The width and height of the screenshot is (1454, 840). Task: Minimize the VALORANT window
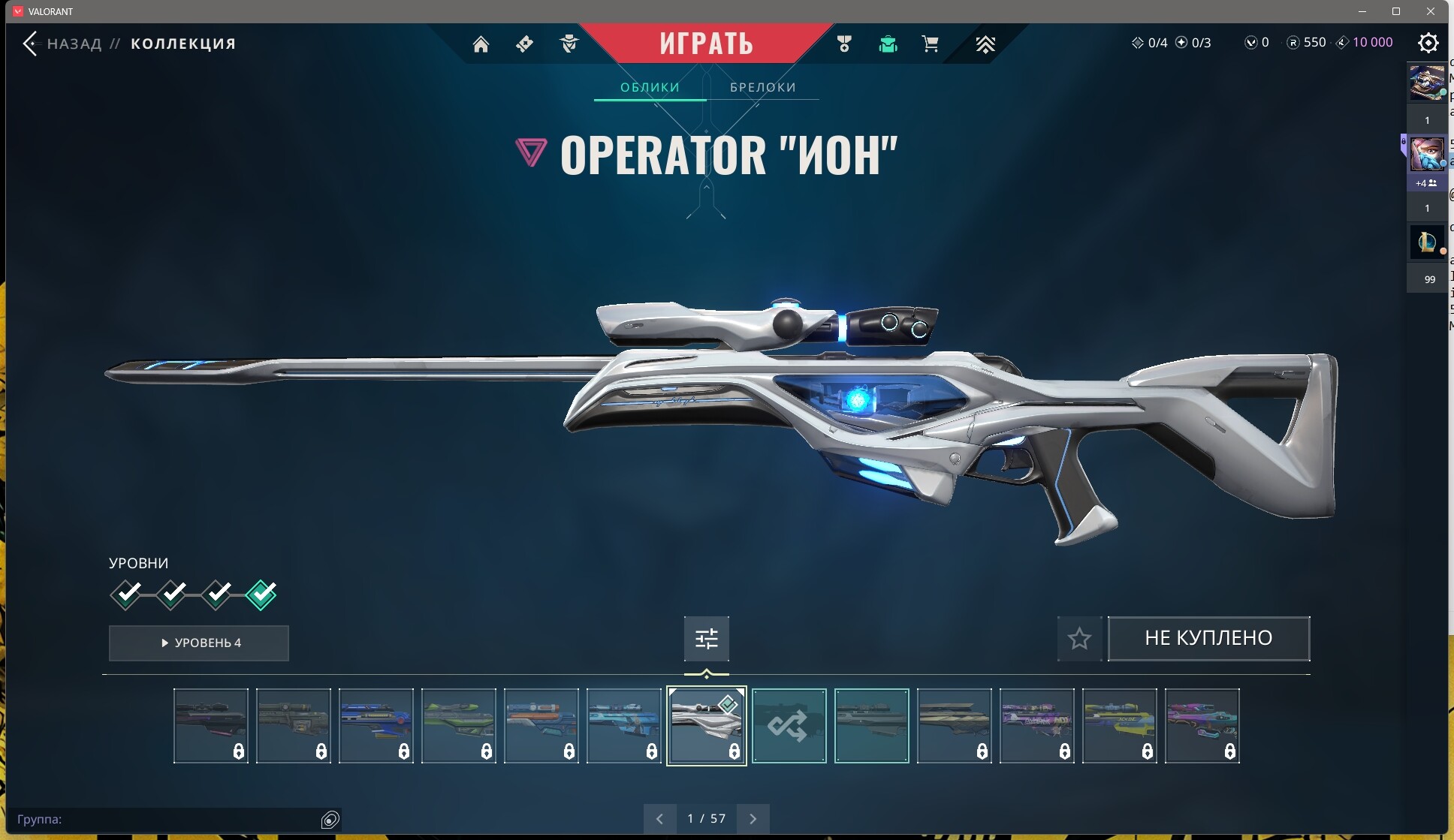(1363, 11)
